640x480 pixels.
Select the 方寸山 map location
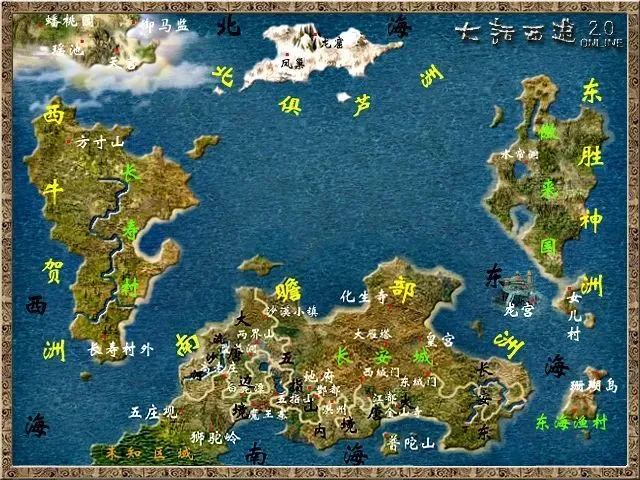[99, 143]
